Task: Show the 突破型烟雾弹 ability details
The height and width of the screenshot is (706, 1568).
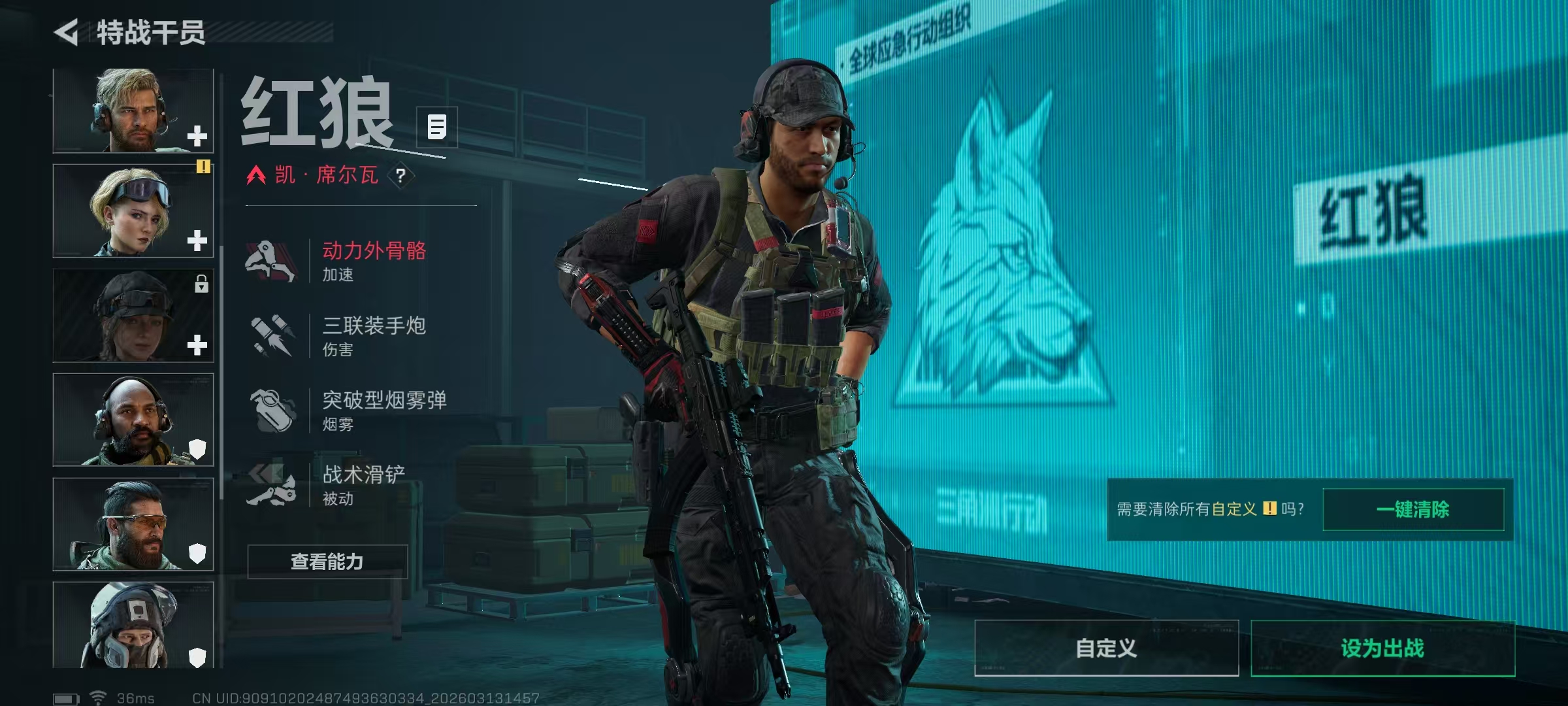Action: (x=384, y=410)
